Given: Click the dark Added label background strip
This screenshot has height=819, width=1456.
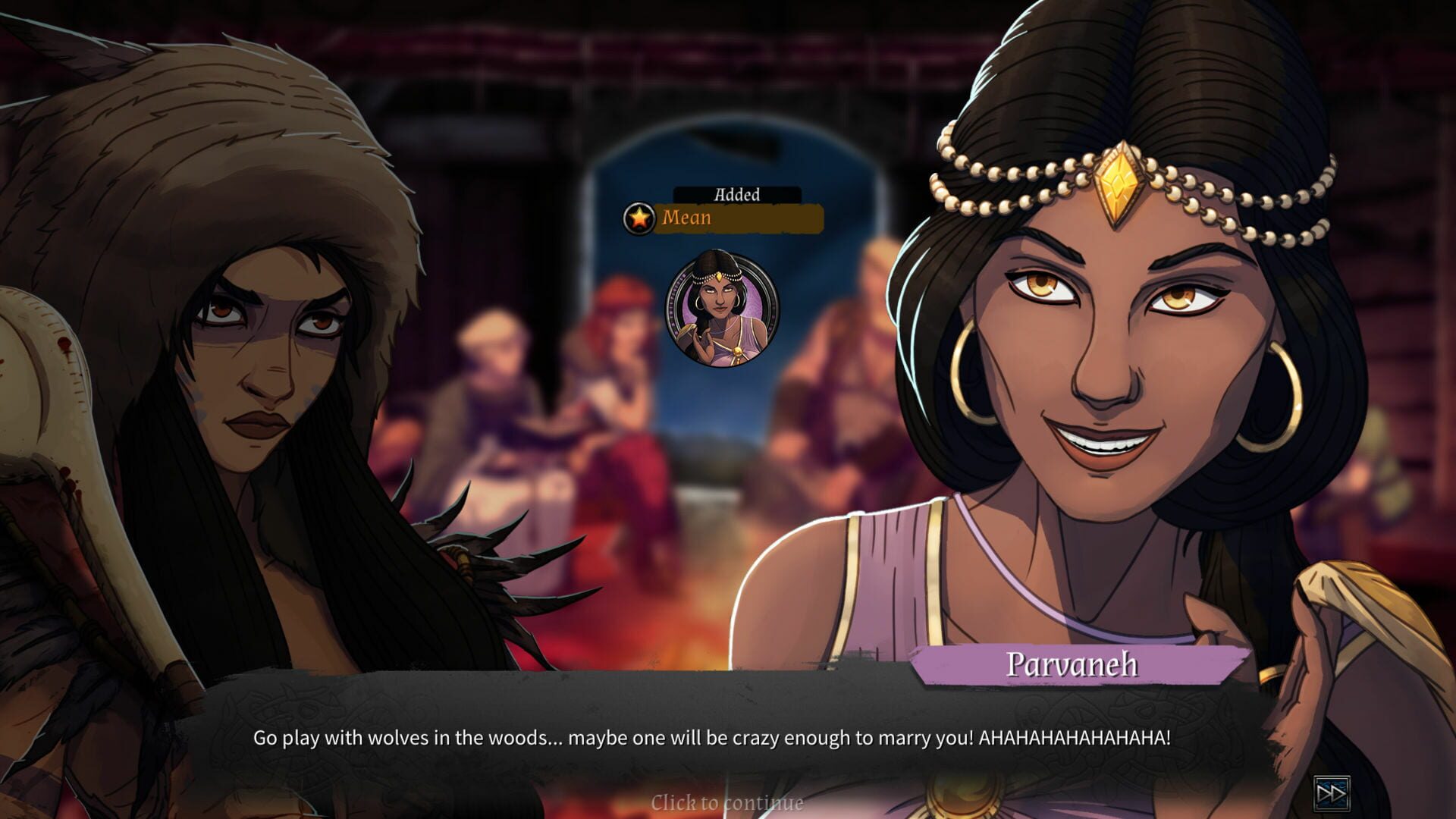Looking at the screenshot, I should point(737,195).
